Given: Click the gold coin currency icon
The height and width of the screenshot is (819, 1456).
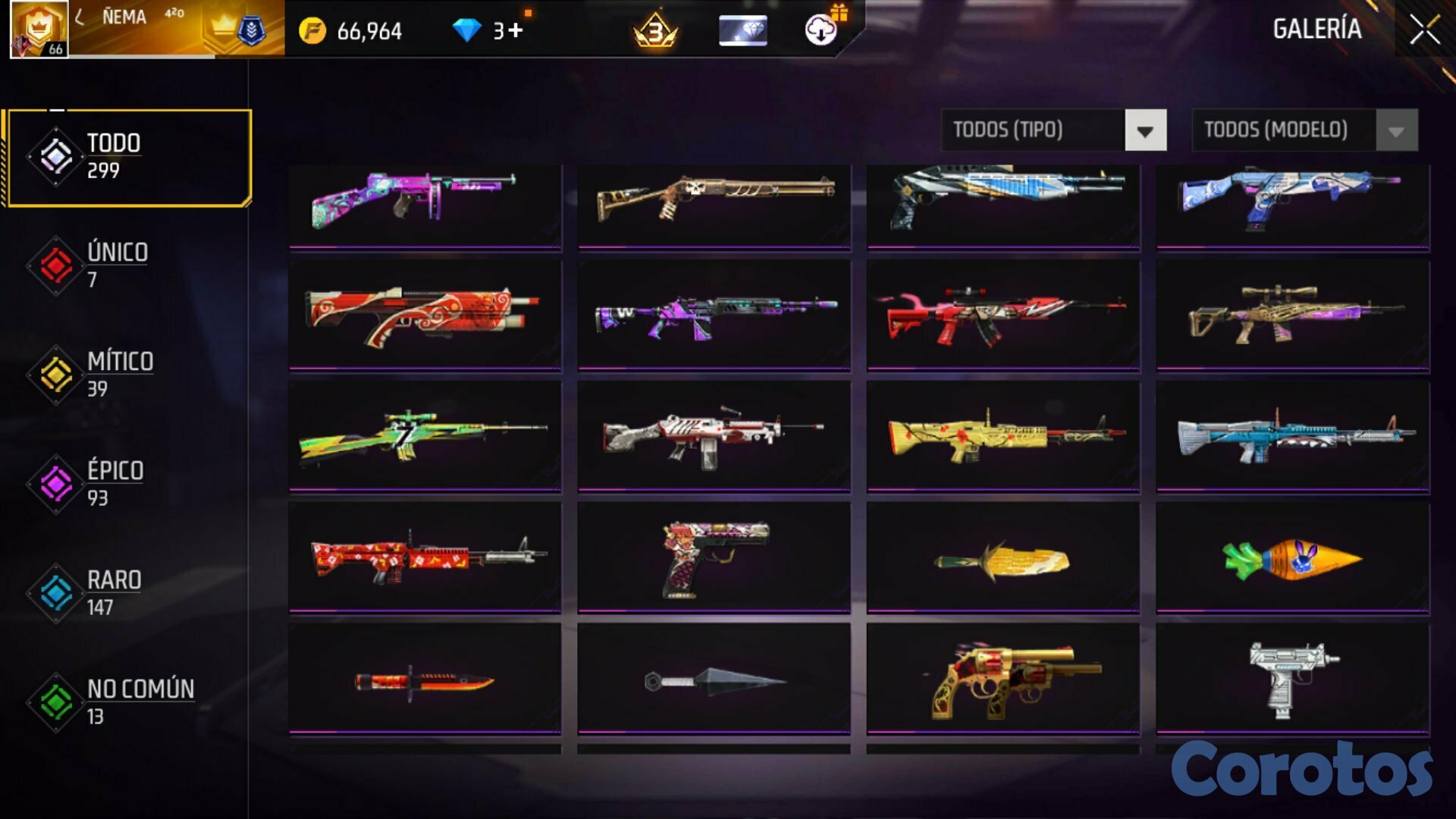Looking at the screenshot, I should [312, 31].
